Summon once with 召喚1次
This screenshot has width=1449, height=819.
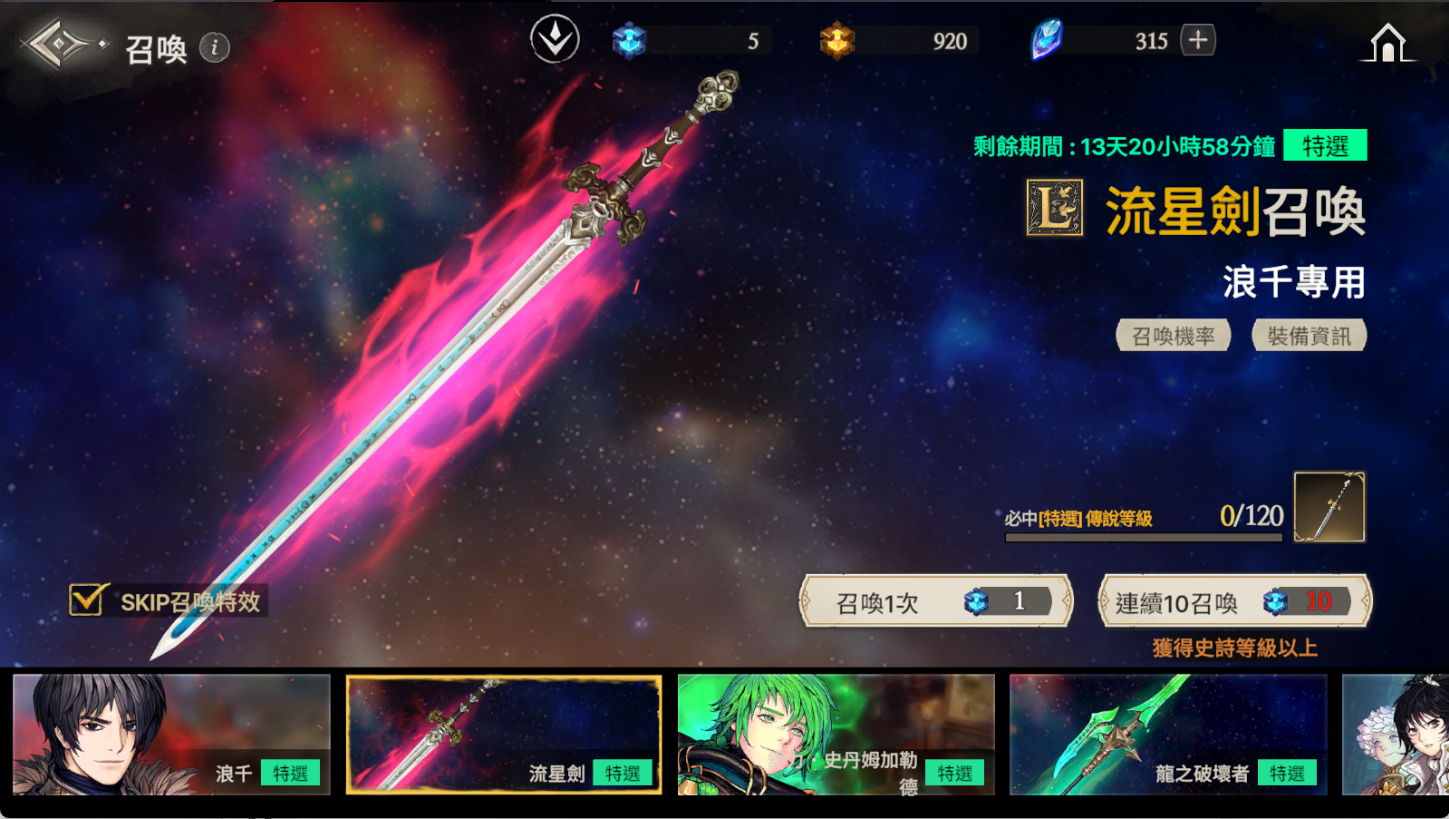click(x=935, y=601)
